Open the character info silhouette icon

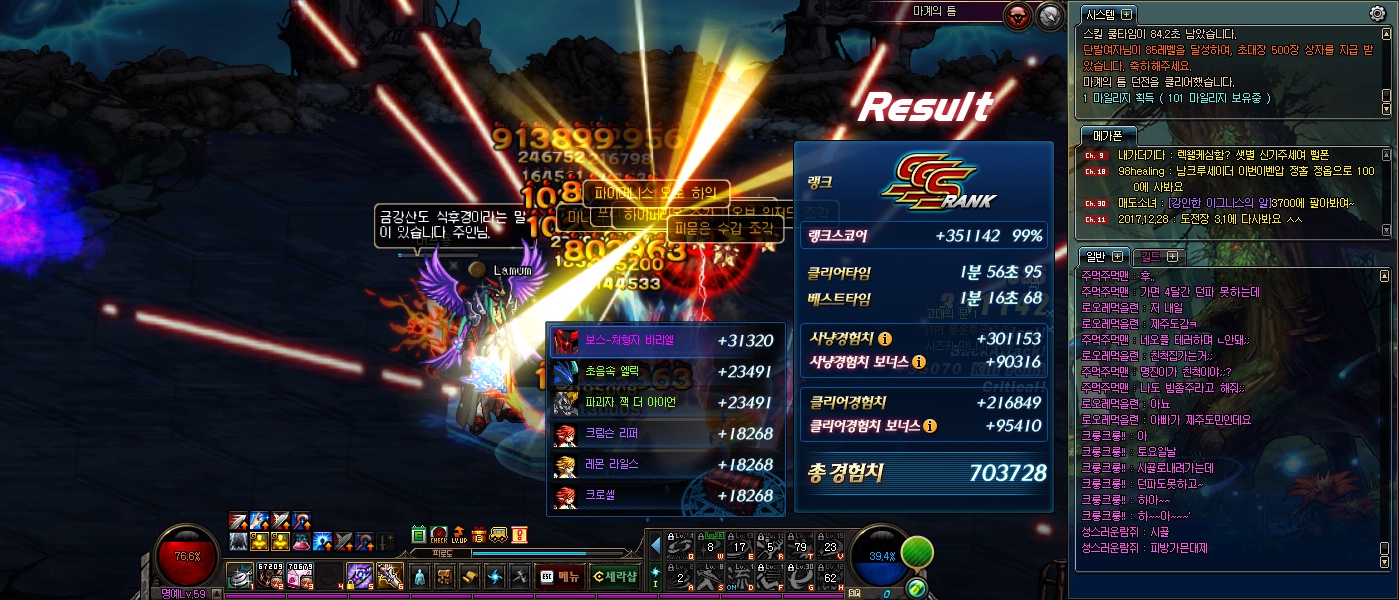pos(420,576)
